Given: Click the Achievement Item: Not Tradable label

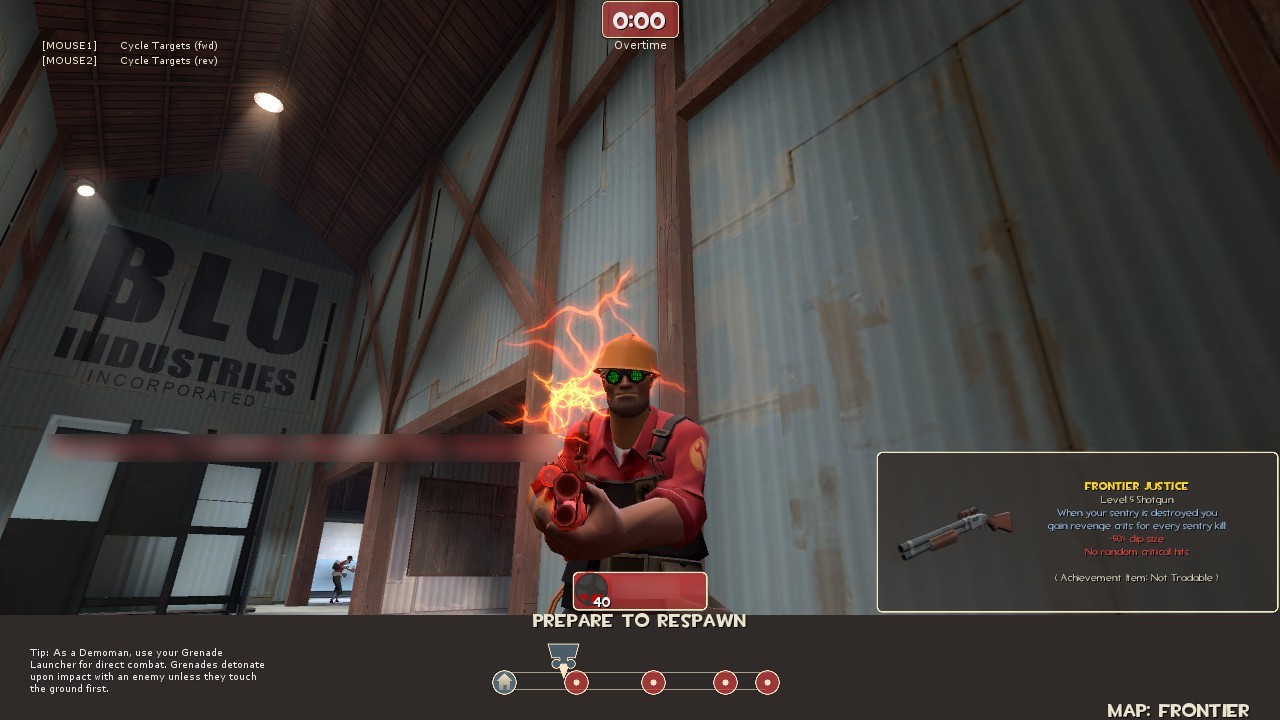Looking at the screenshot, I should click(x=1136, y=577).
